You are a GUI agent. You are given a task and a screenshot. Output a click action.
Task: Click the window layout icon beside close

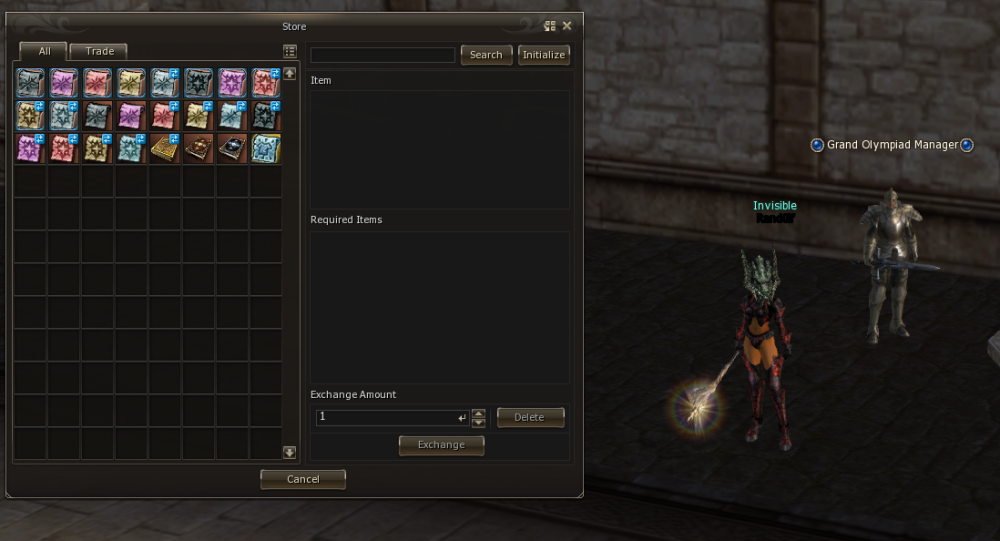coord(549,26)
